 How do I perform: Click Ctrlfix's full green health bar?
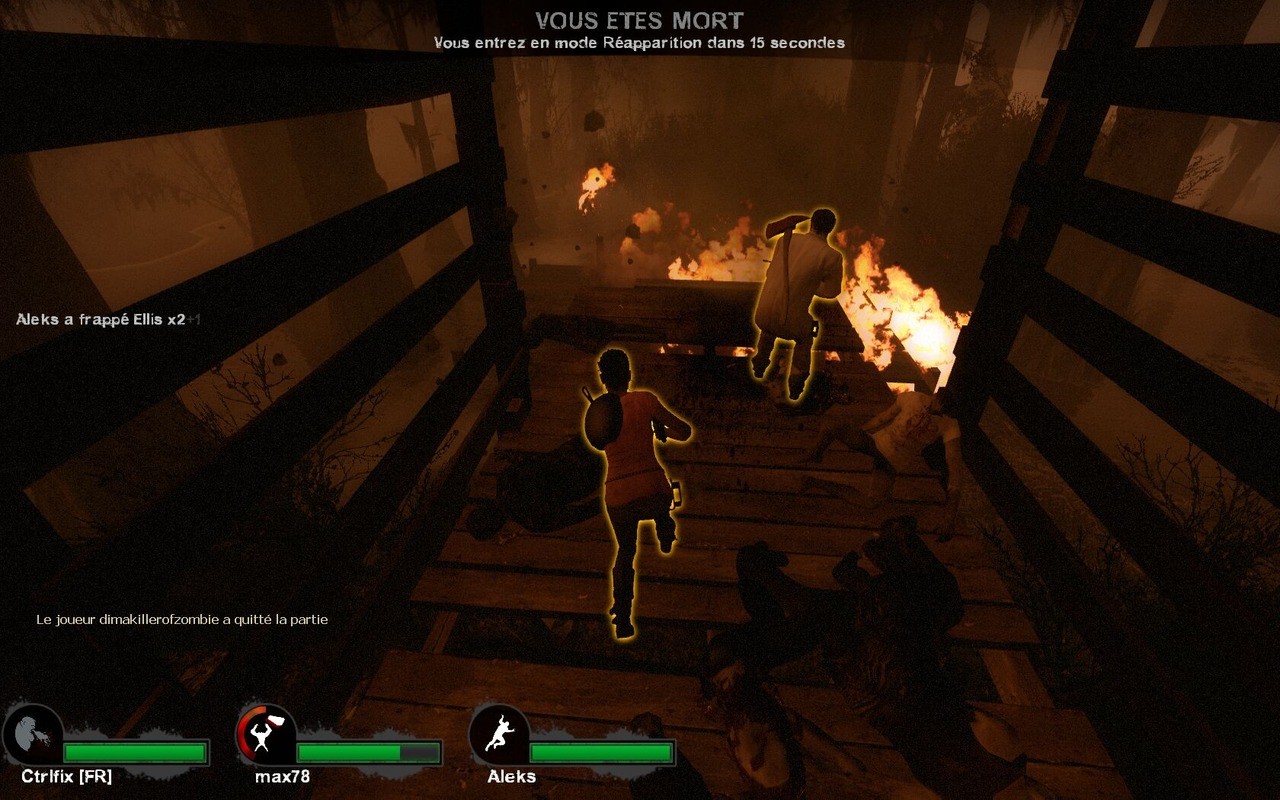coord(135,750)
